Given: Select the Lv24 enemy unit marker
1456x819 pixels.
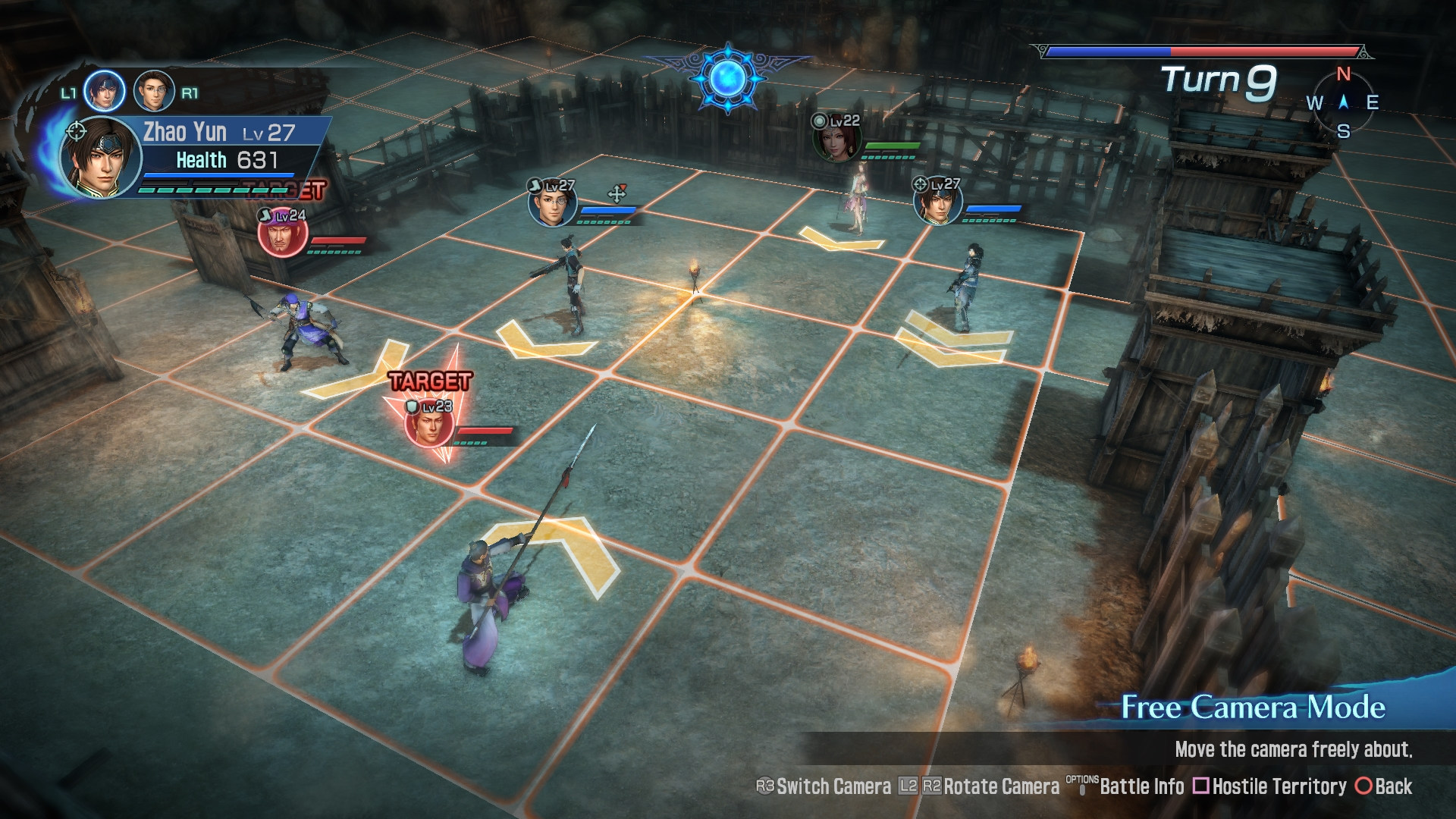Looking at the screenshot, I should point(282,234).
